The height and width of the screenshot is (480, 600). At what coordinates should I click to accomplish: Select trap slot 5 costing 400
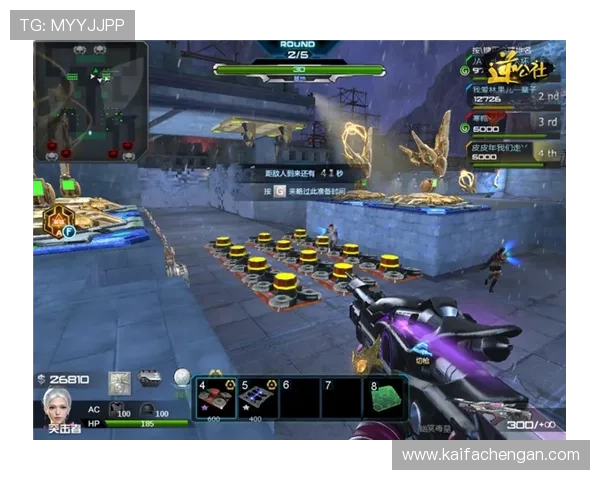coord(258,396)
